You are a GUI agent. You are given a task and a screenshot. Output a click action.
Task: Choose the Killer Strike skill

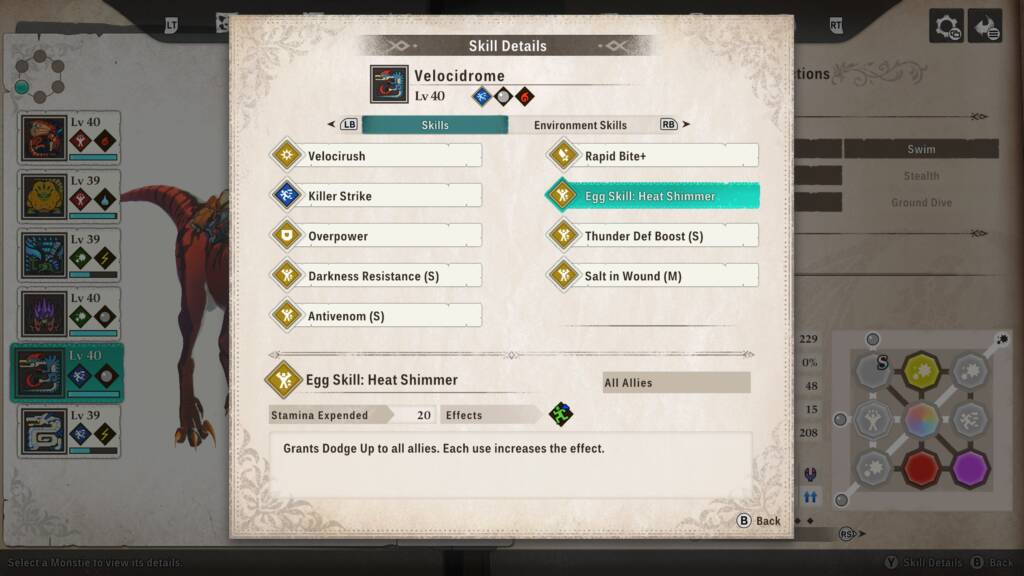coord(376,196)
